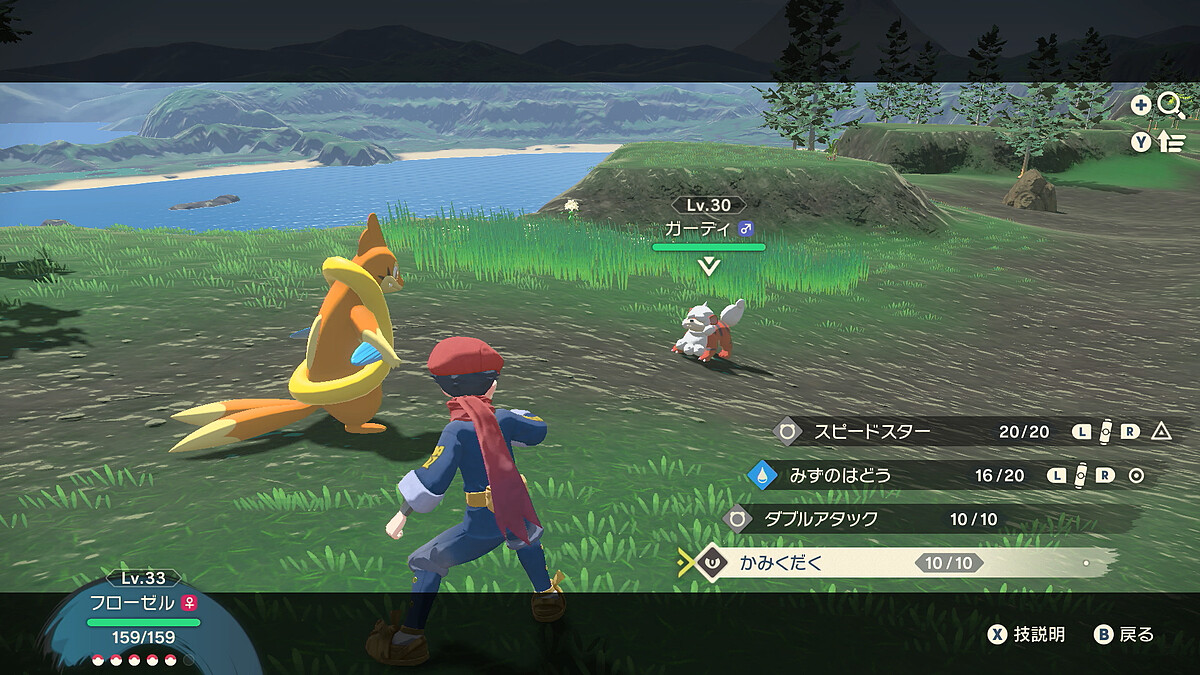Go back with the 戻る option
The height and width of the screenshot is (675, 1200).
(x=1125, y=634)
